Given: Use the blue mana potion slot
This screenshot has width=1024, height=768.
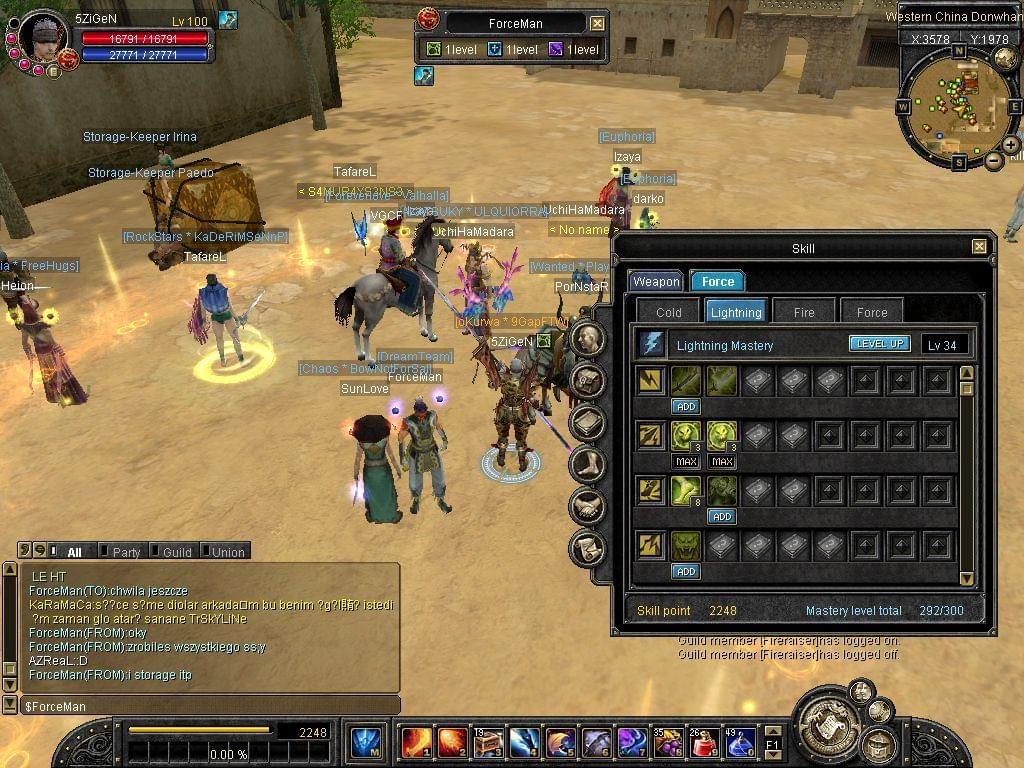Looking at the screenshot, I should (739, 743).
